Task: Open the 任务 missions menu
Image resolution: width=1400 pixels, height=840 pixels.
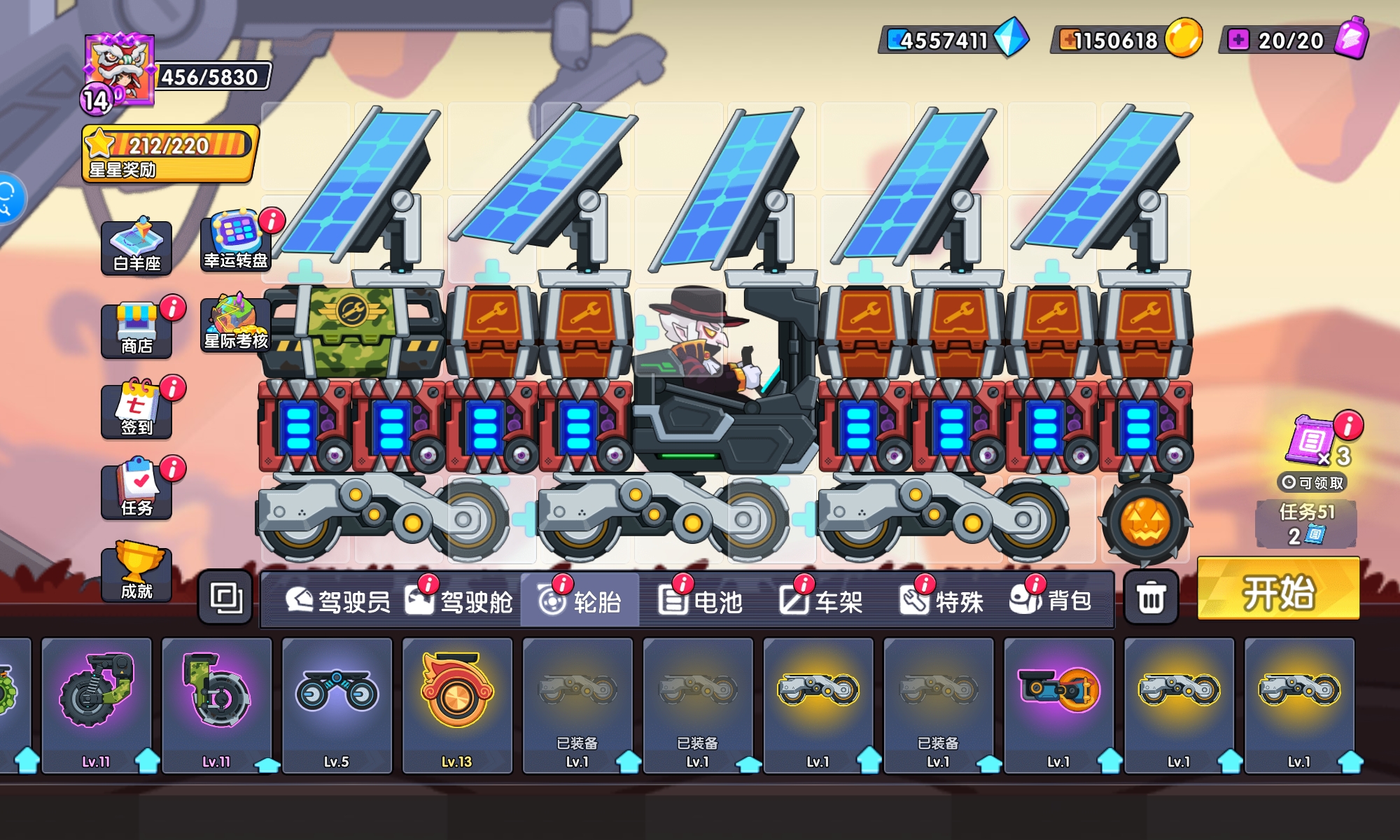Action: click(136, 491)
